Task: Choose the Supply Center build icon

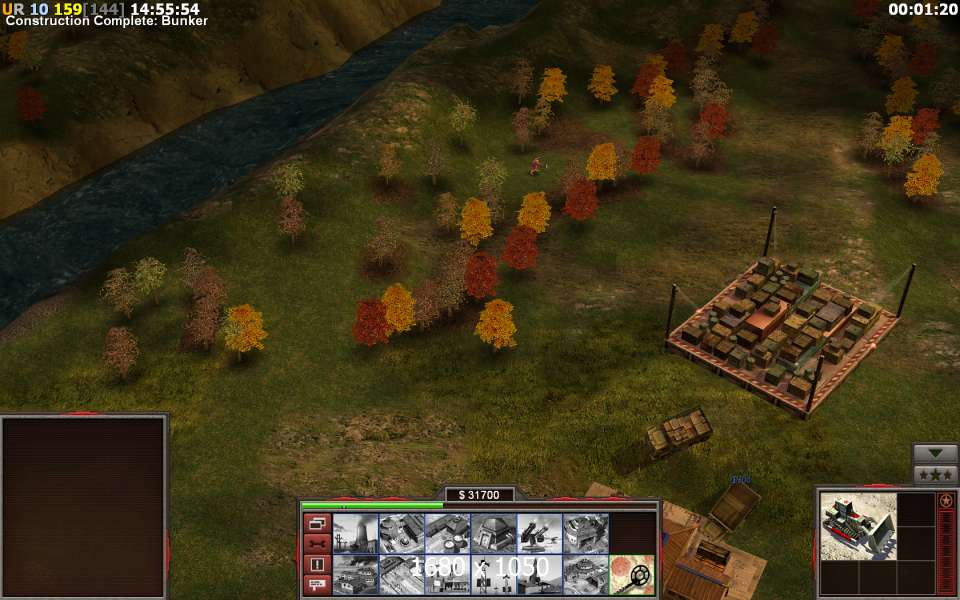Action: (x=447, y=533)
